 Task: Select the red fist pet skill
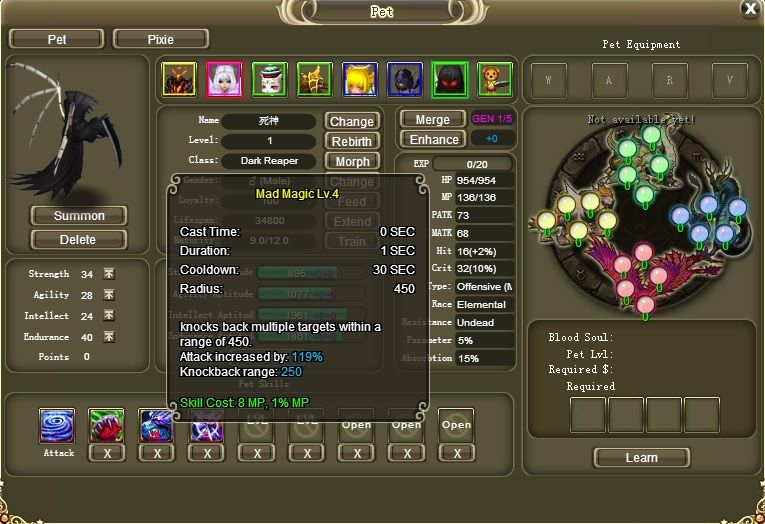click(x=107, y=425)
